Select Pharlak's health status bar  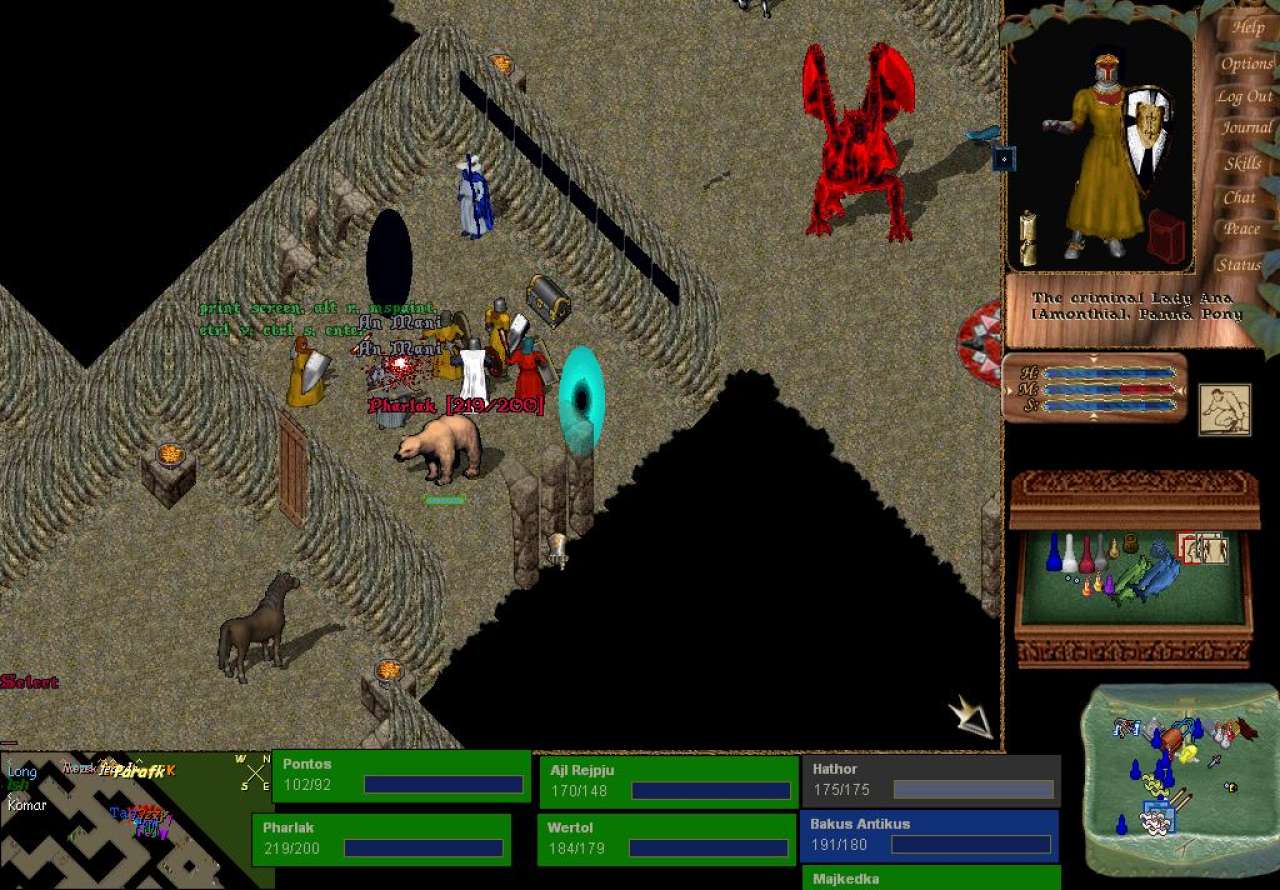click(x=381, y=839)
